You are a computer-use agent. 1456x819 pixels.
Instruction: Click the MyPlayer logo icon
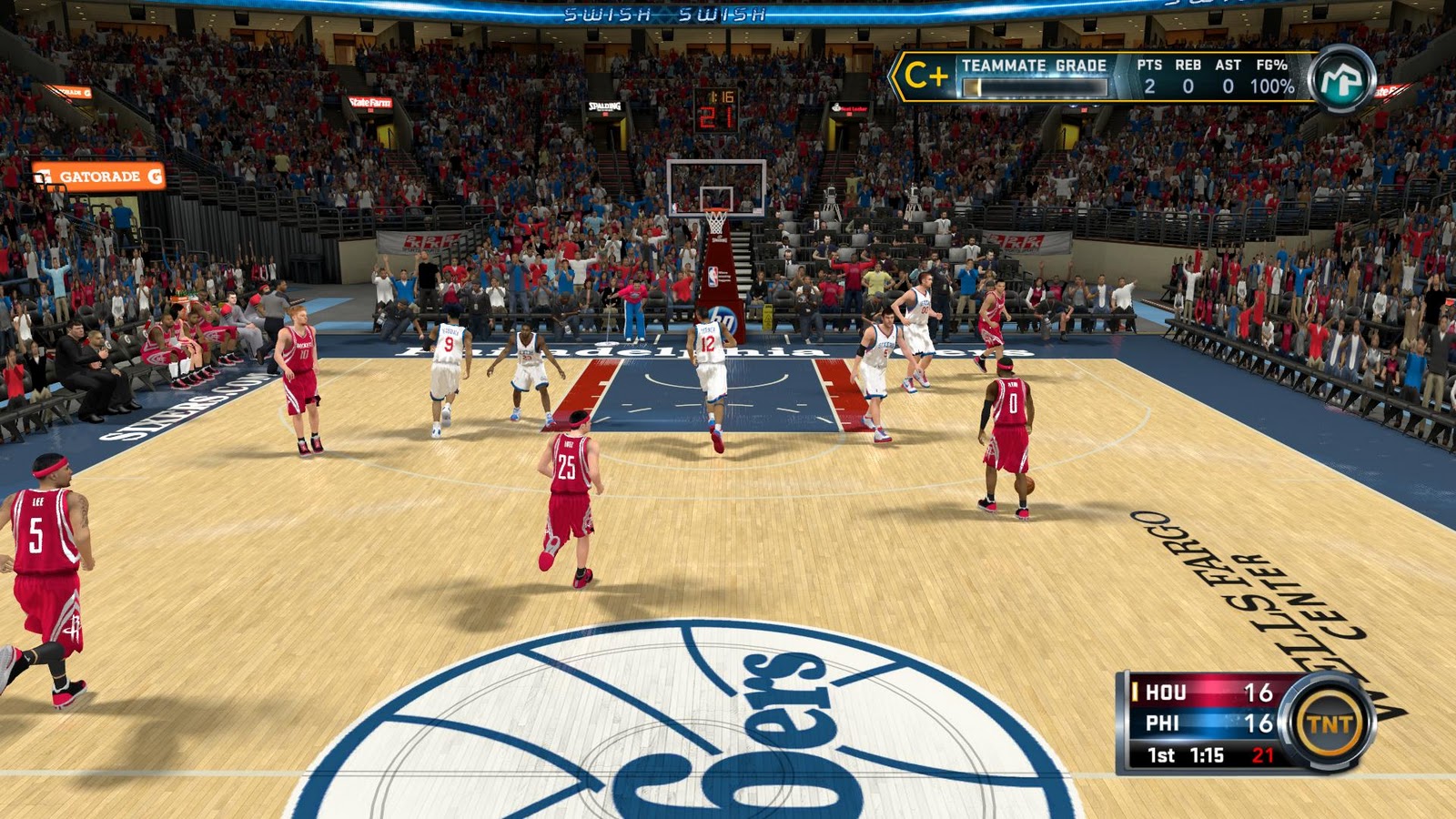(1341, 79)
